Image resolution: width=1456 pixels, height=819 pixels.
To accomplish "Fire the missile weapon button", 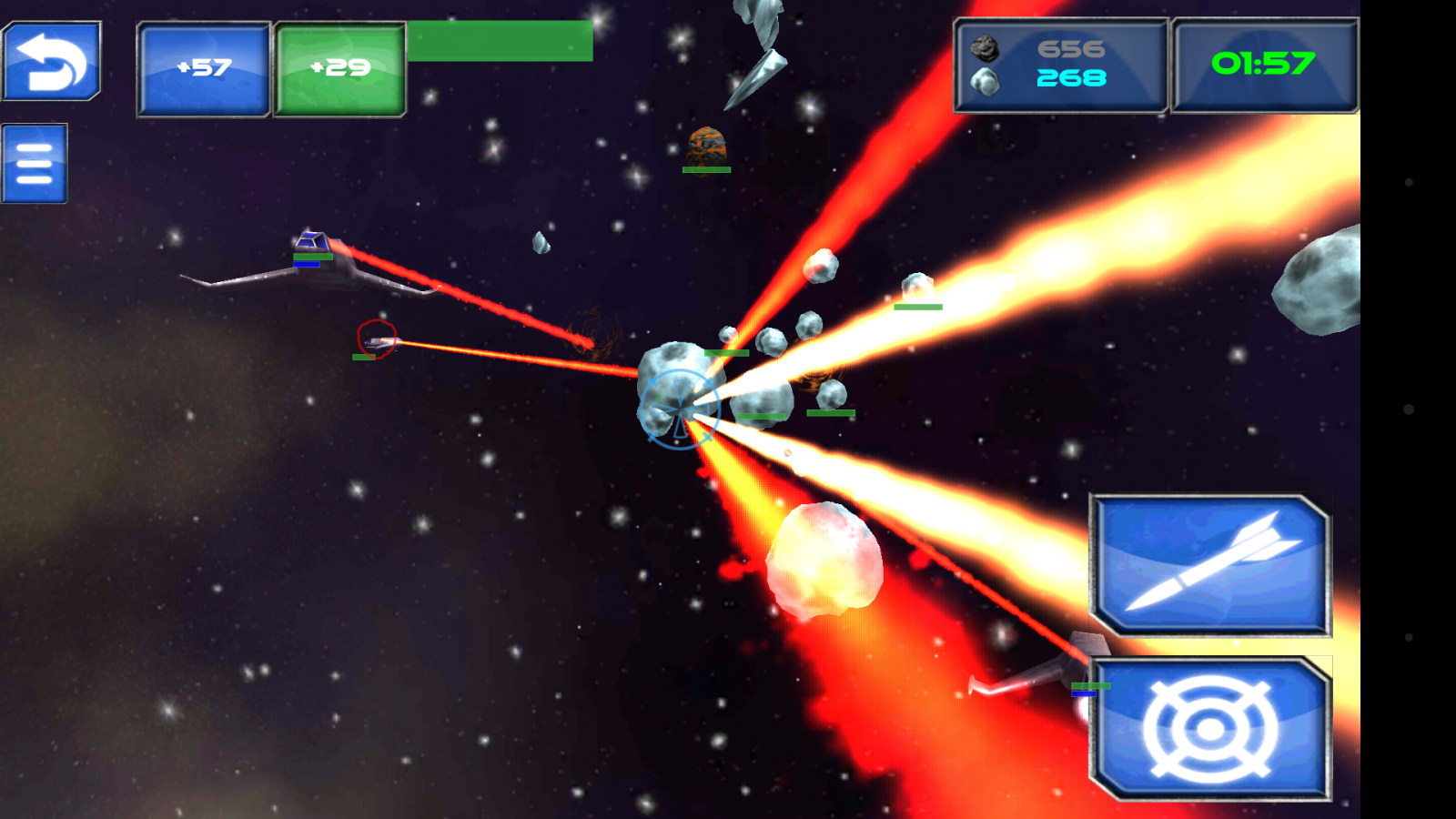I will (1210, 565).
